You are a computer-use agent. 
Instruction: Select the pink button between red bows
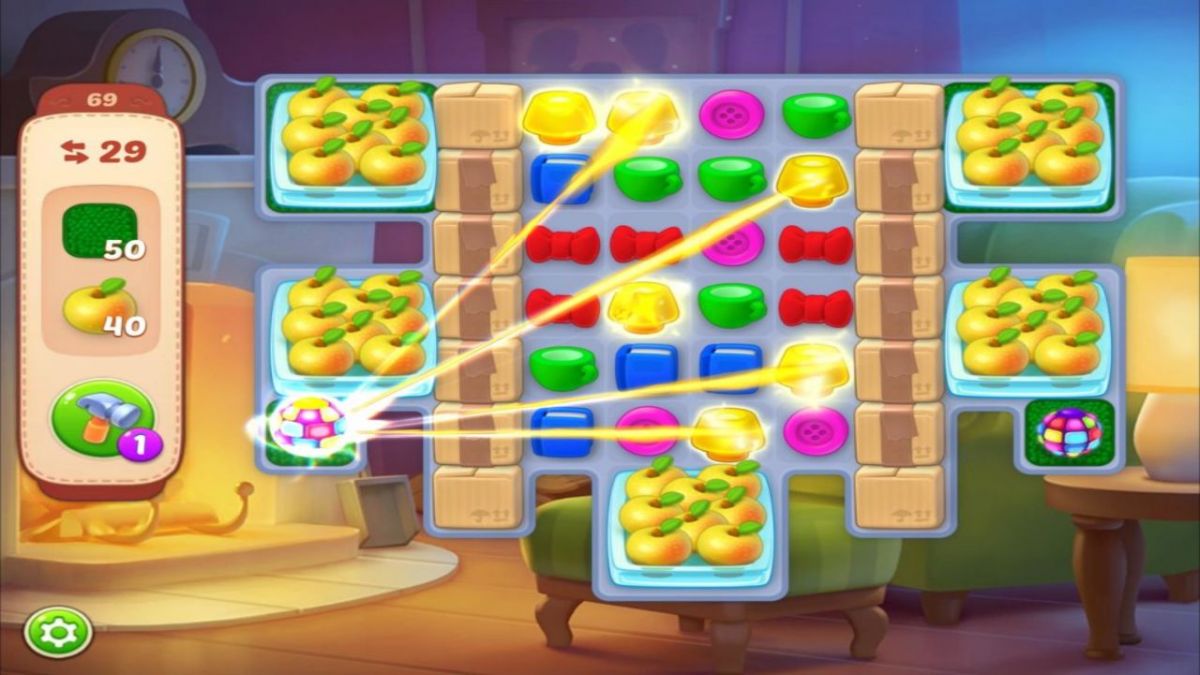tap(732, 243)
